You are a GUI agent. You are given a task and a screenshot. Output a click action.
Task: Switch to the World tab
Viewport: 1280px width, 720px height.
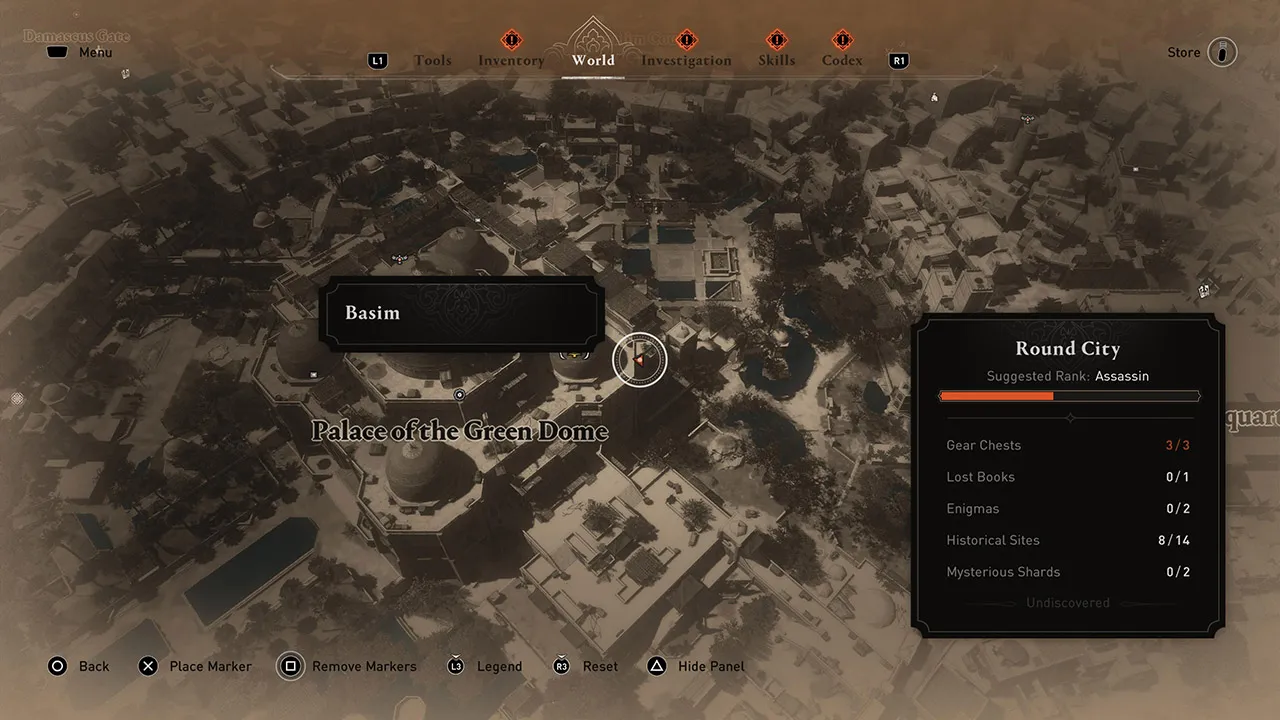pyautogui.click(x=592, y=60)
